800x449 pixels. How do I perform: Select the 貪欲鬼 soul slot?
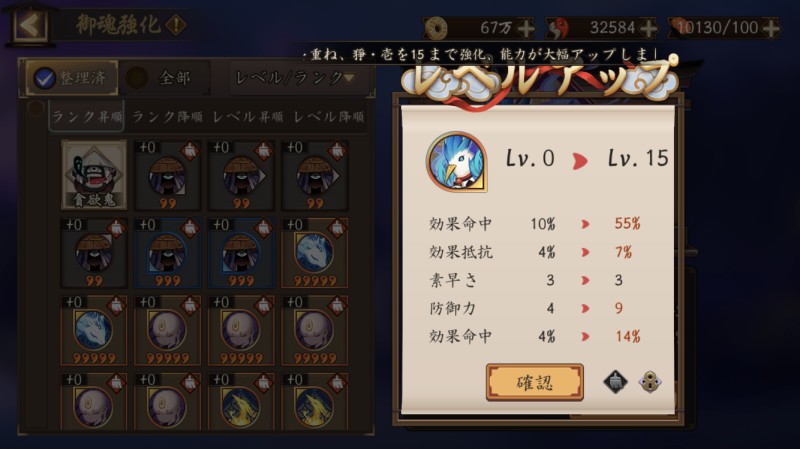(94, 174)
